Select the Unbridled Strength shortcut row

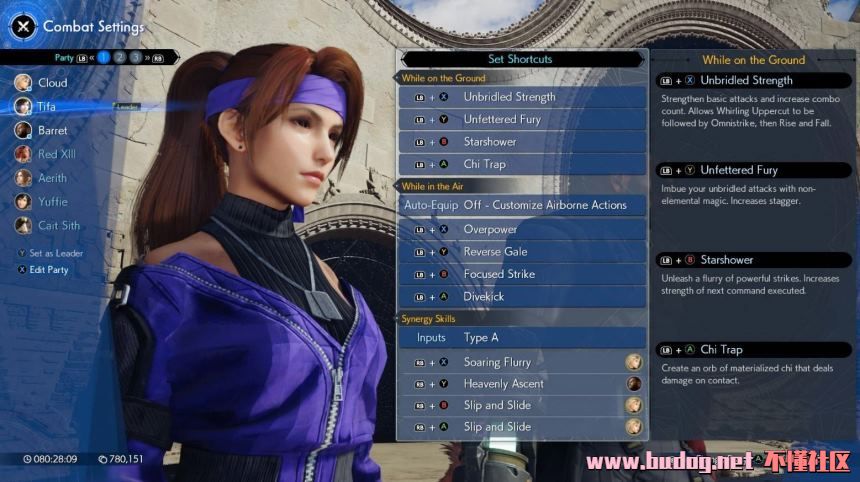[x=521, y=97]
